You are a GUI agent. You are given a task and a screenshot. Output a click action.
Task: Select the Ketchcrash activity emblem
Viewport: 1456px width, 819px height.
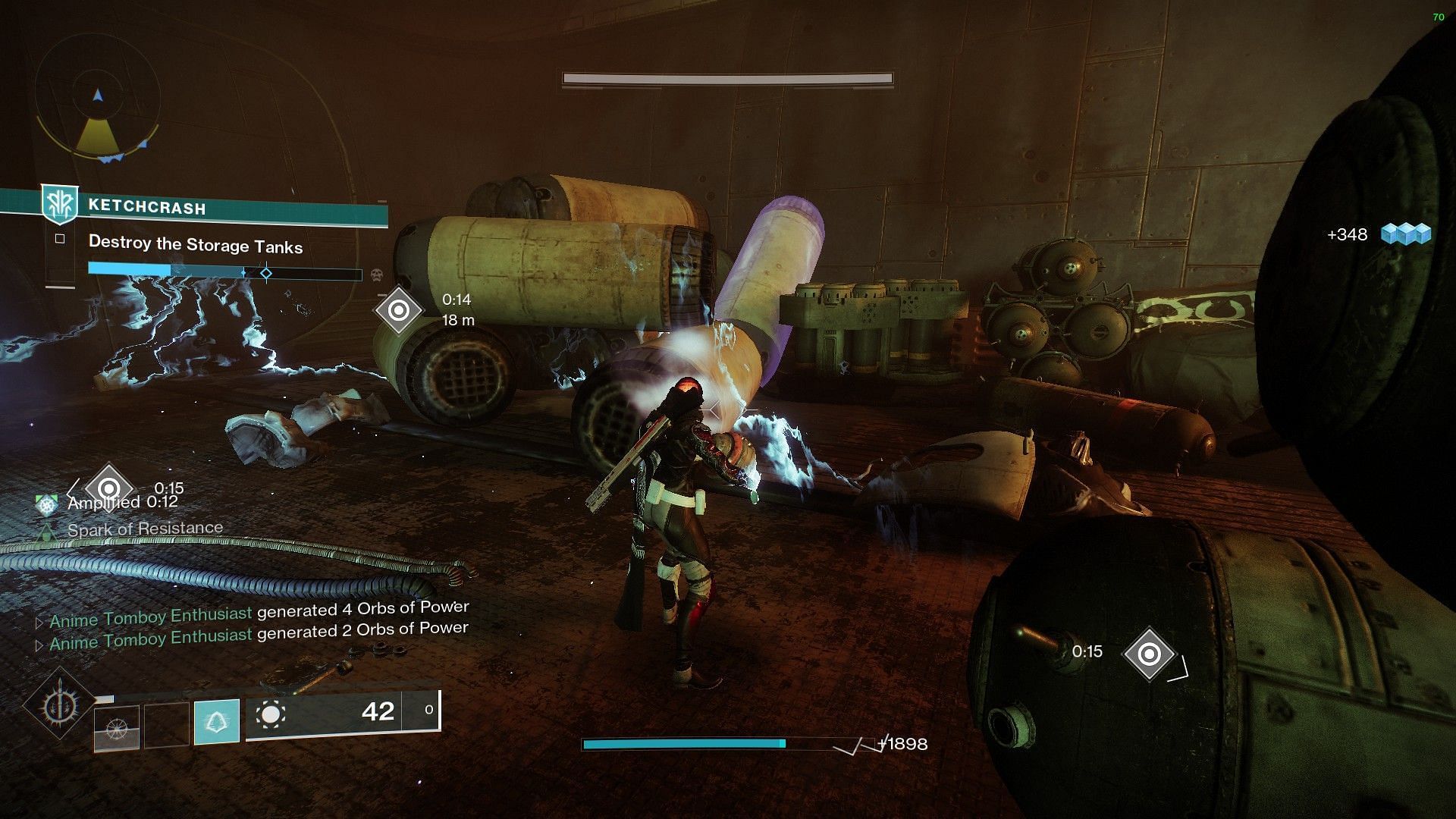click(58, 205)
